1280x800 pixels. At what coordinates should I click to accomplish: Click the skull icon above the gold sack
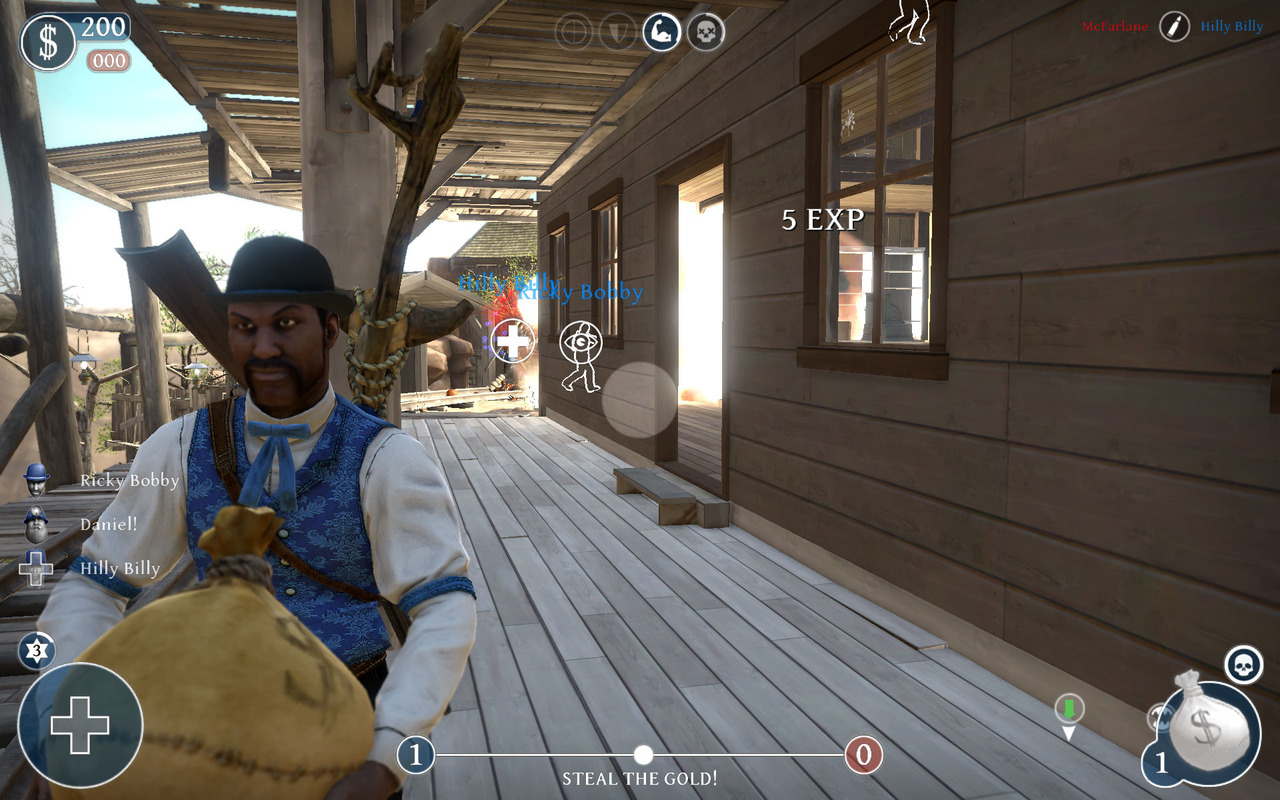click(1244, 664)
